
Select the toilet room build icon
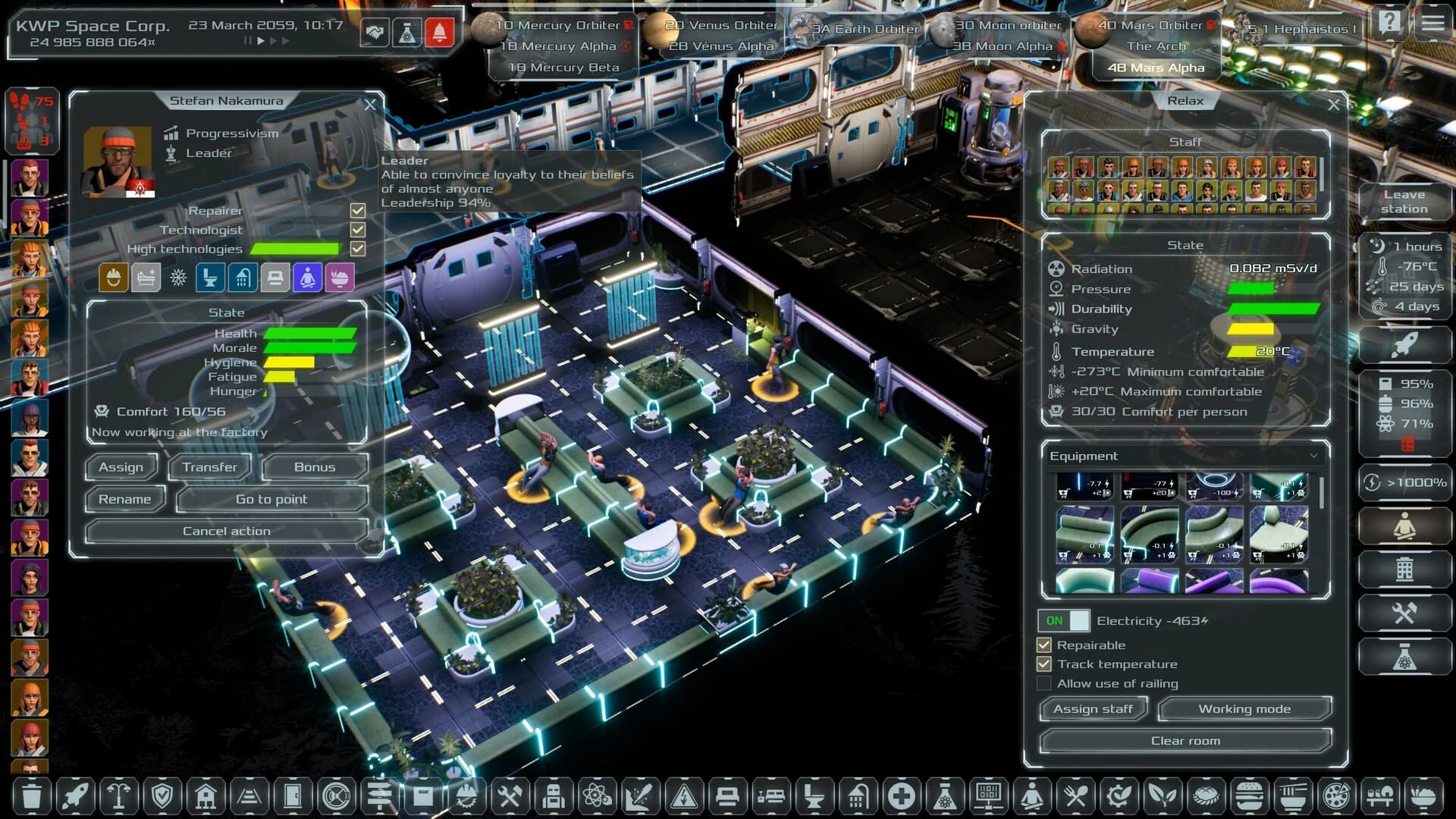815,796
